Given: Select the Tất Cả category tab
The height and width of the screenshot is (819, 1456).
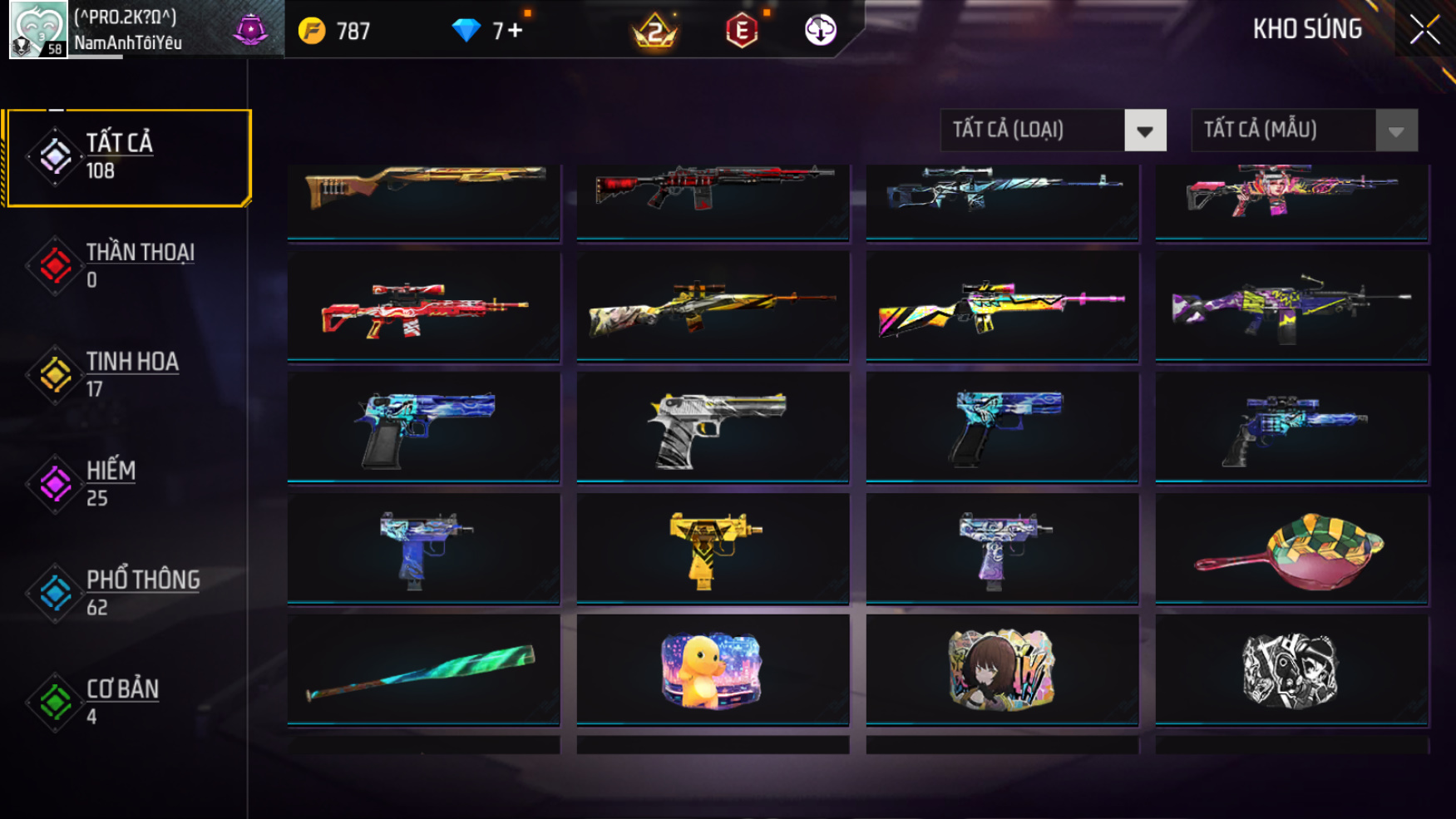Looking at the screenshot, I should pos(128,156).
